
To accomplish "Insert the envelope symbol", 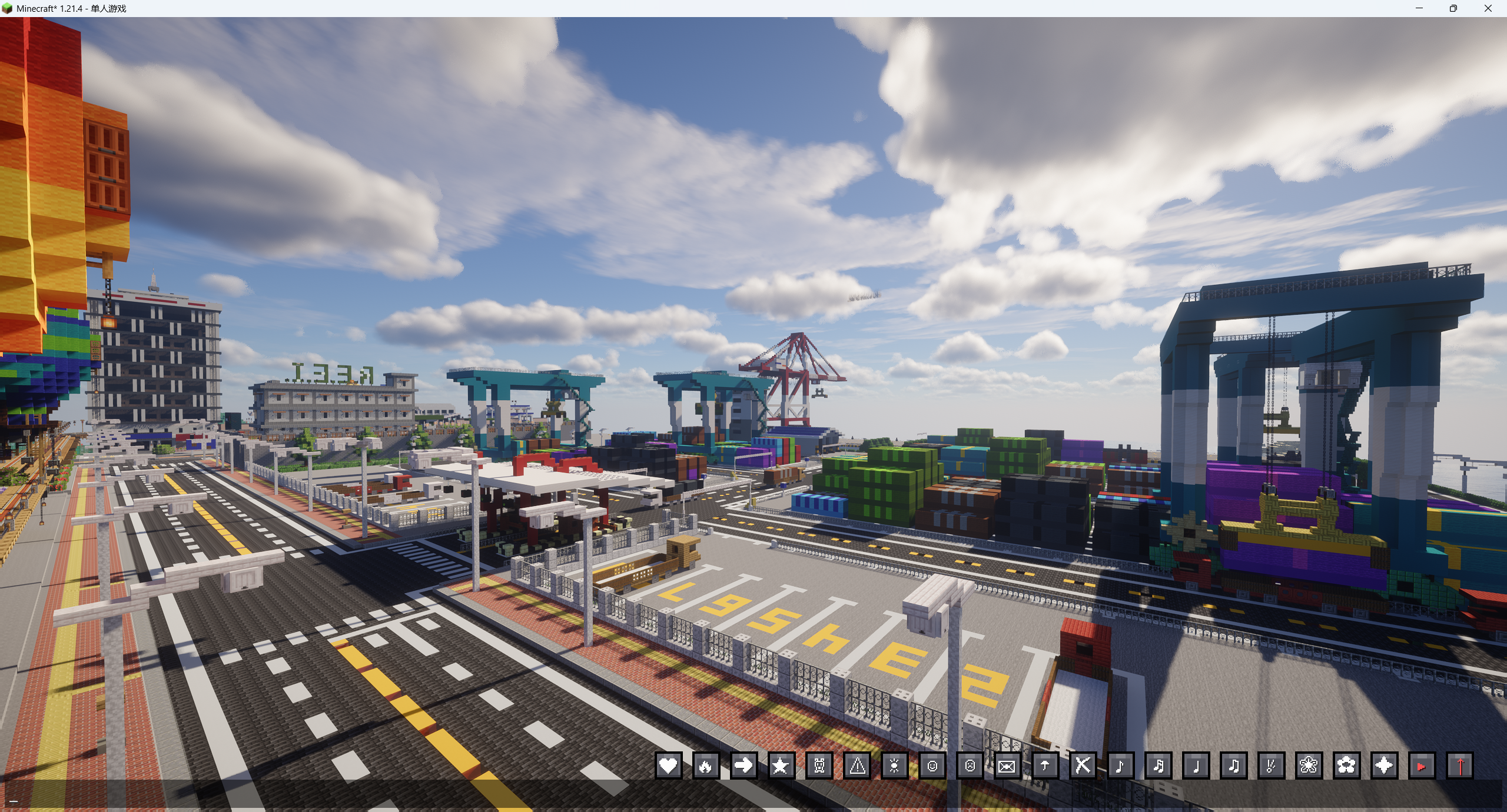I will (1007, 766).
